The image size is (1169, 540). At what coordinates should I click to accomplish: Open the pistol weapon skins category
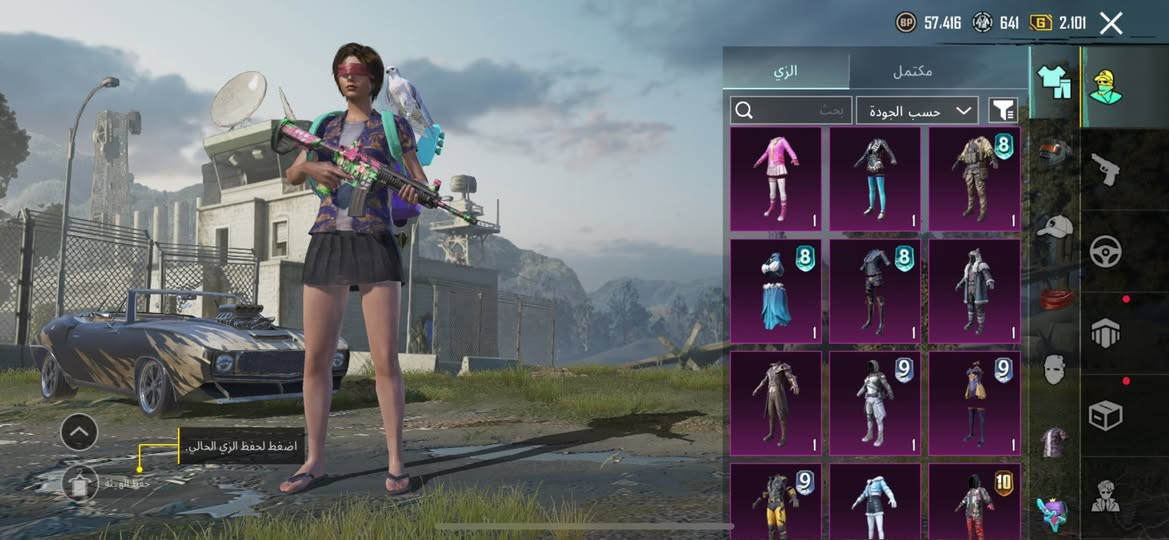click(x=1105, y=169)
